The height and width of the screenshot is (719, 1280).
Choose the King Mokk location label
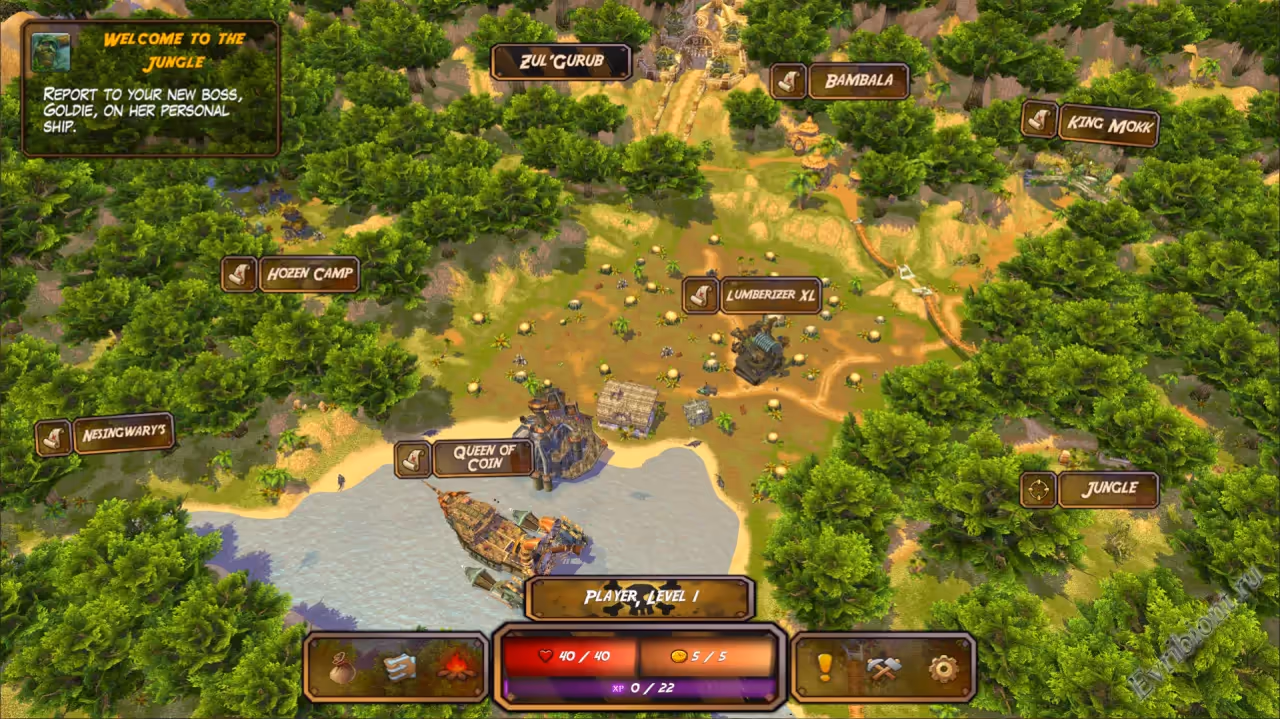pyautogui.click(x=1107, y=126)
